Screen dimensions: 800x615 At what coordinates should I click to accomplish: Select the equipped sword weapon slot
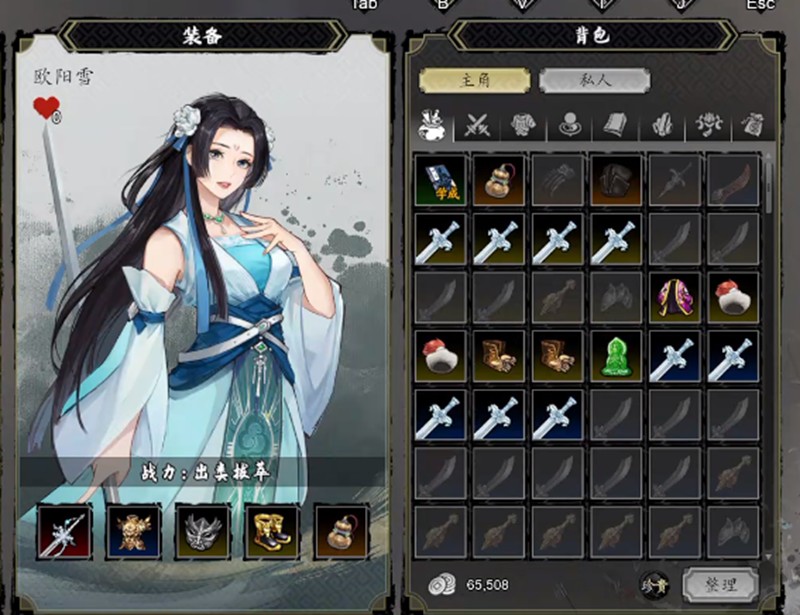65,531
